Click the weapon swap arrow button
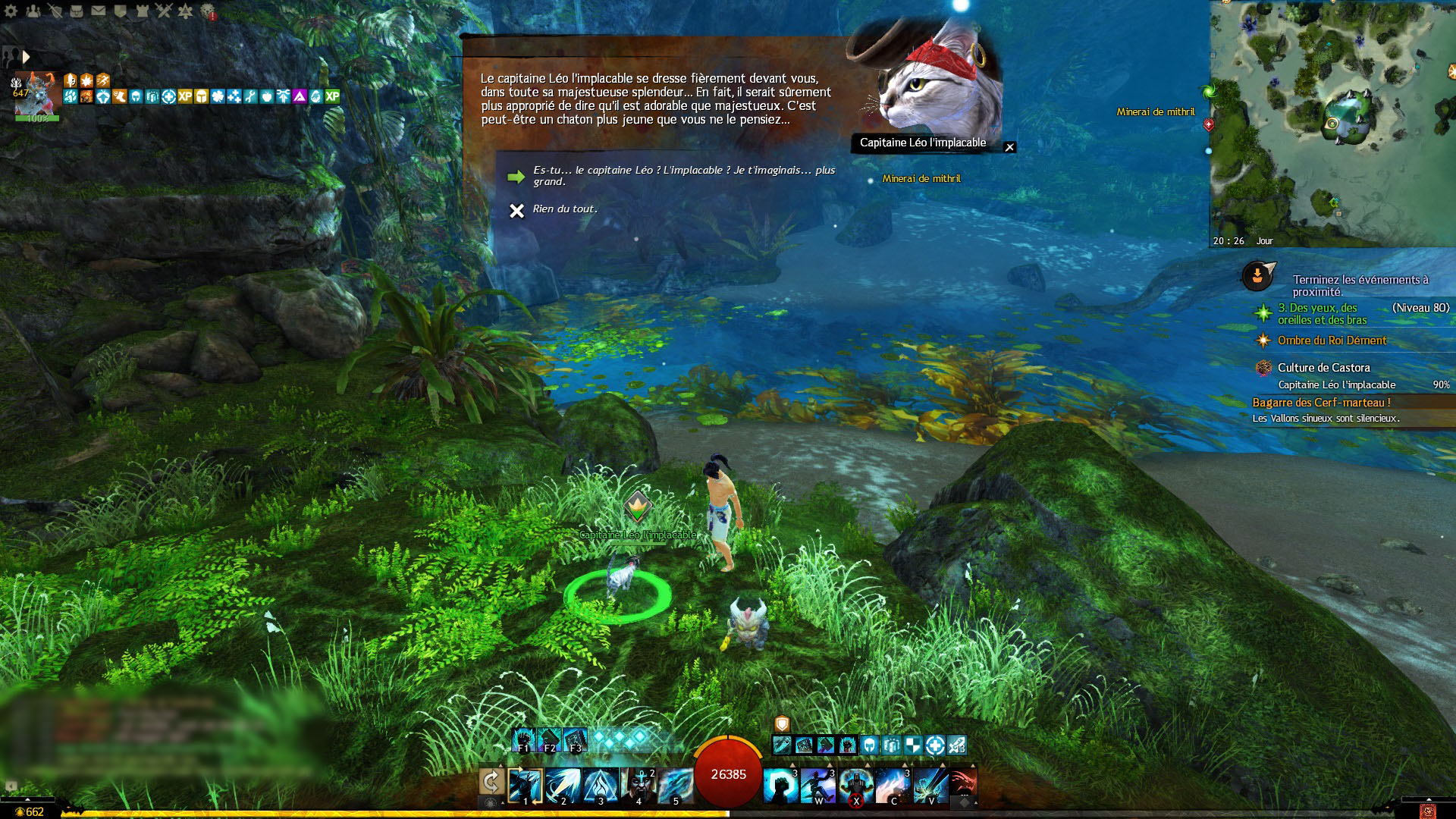The image size is (1456, 819). [x=491, y=781]
